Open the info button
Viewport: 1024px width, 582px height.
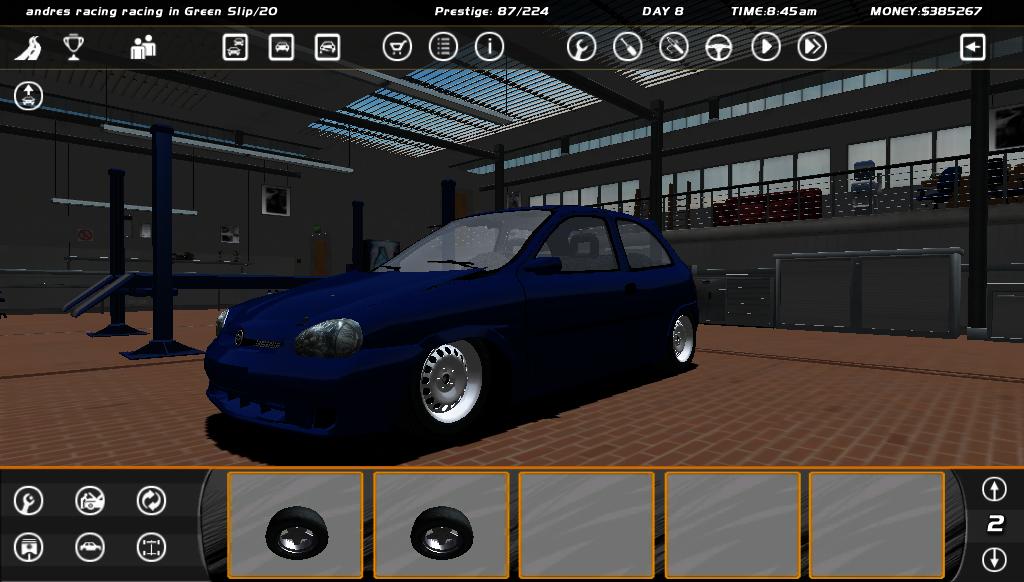489,46
